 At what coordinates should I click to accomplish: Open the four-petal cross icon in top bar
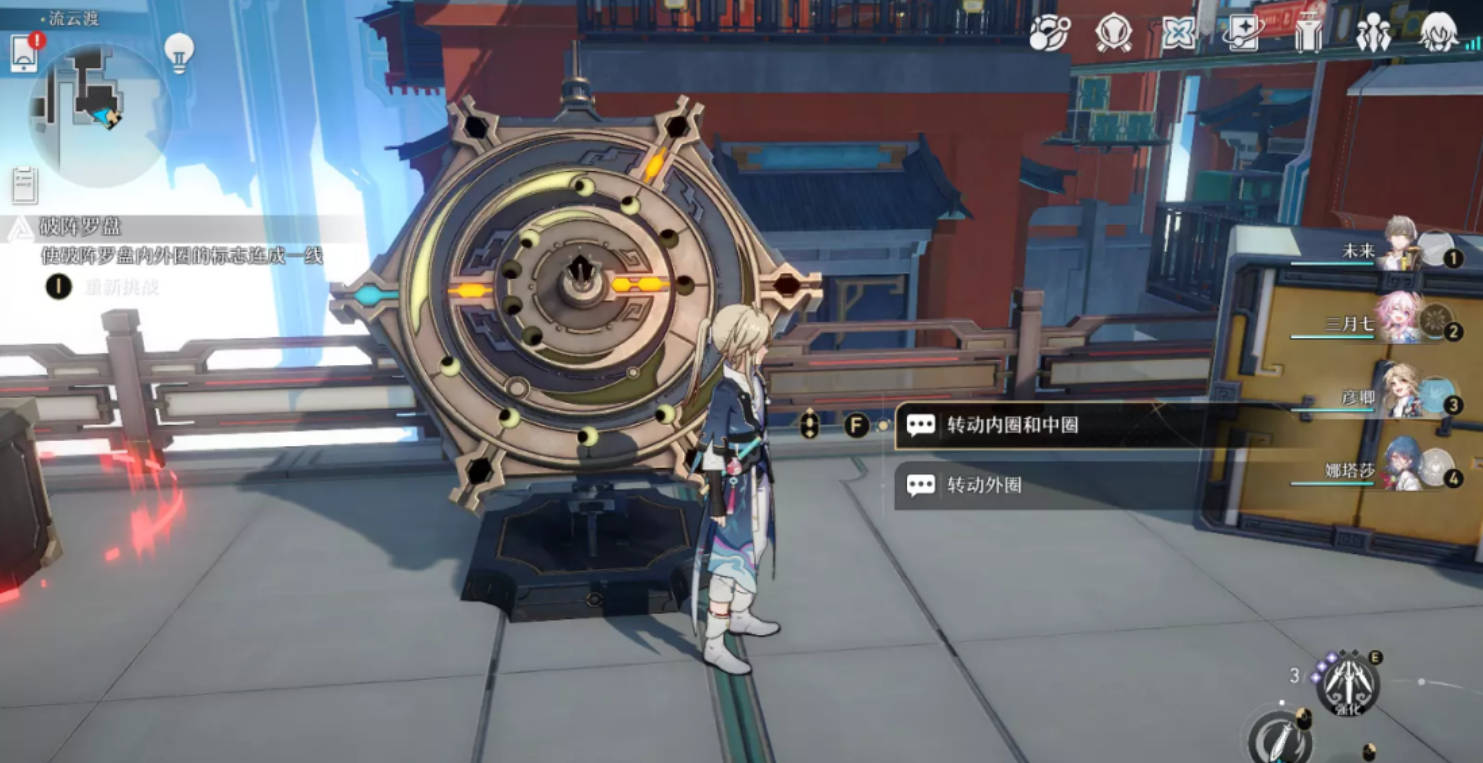(x=1179, y=34)
